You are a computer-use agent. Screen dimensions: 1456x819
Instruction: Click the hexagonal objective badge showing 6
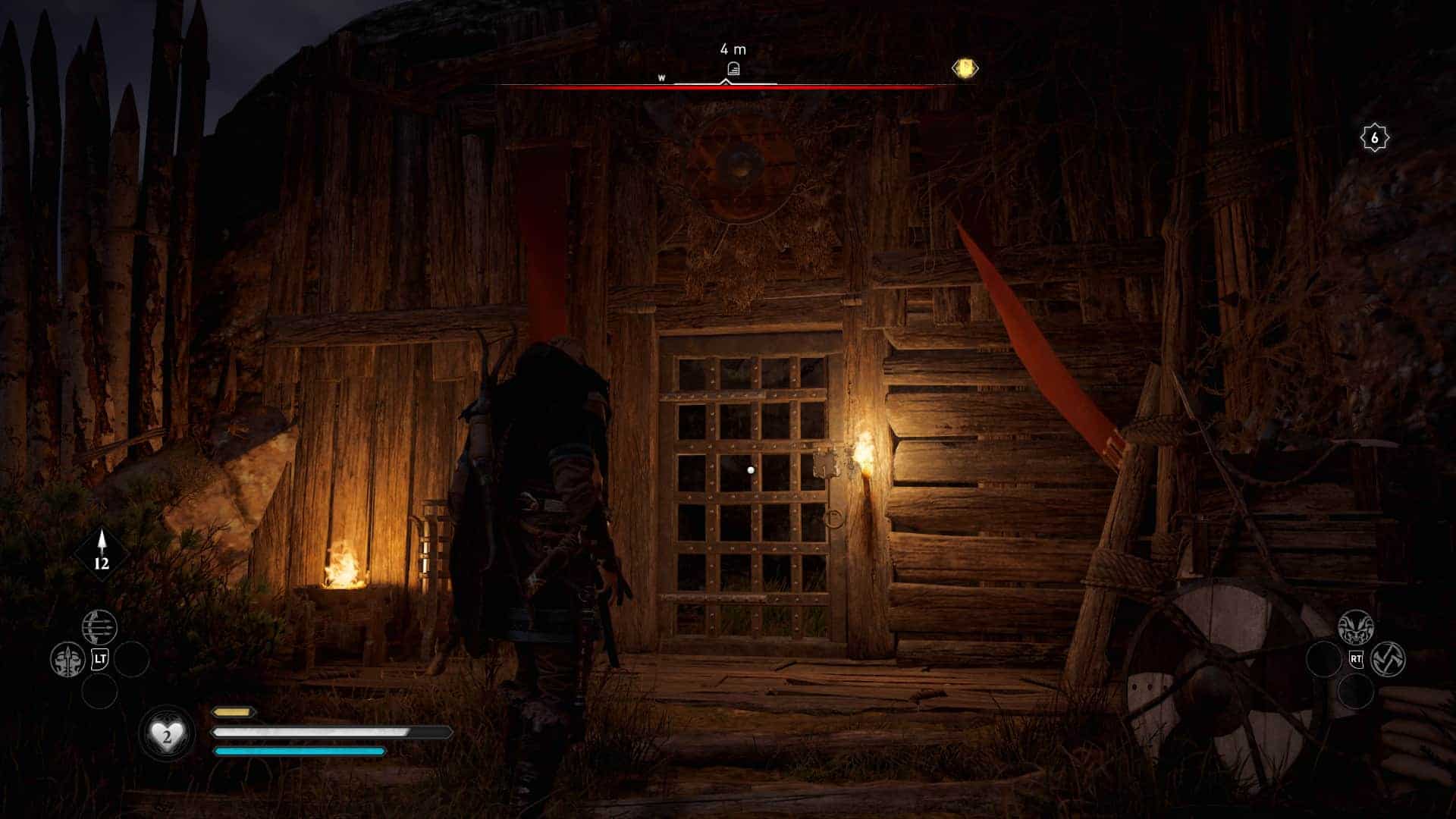pyautogui.click(x=1376, y=136)
